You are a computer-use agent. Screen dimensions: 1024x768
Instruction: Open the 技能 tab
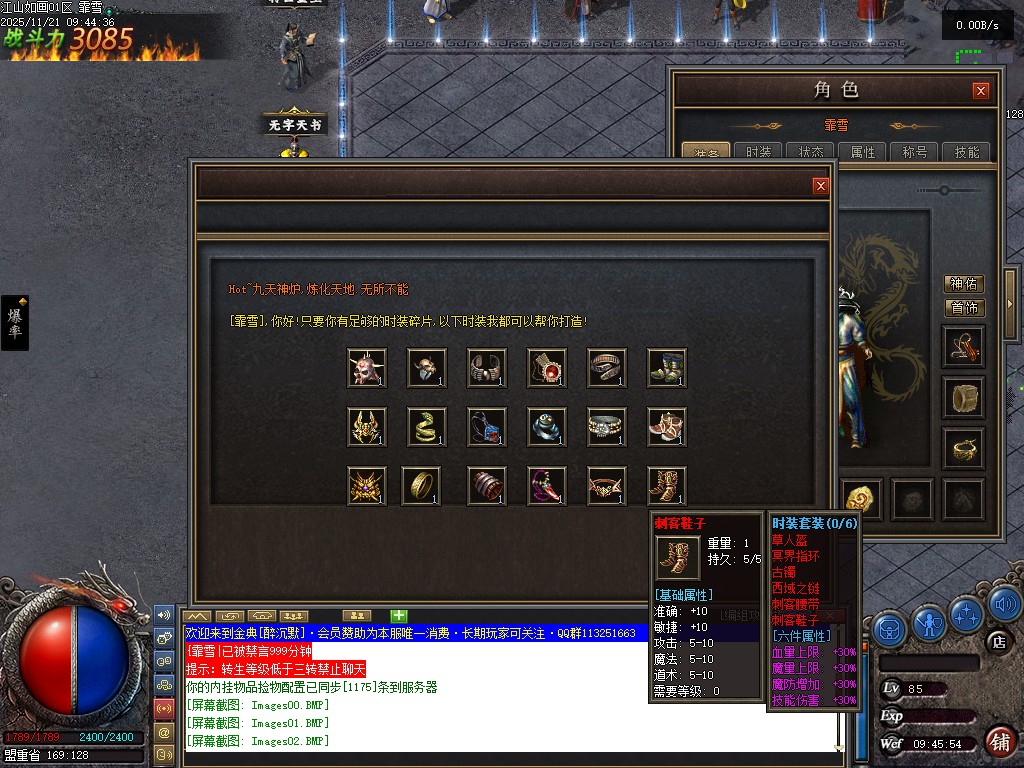tap(967, 153)
